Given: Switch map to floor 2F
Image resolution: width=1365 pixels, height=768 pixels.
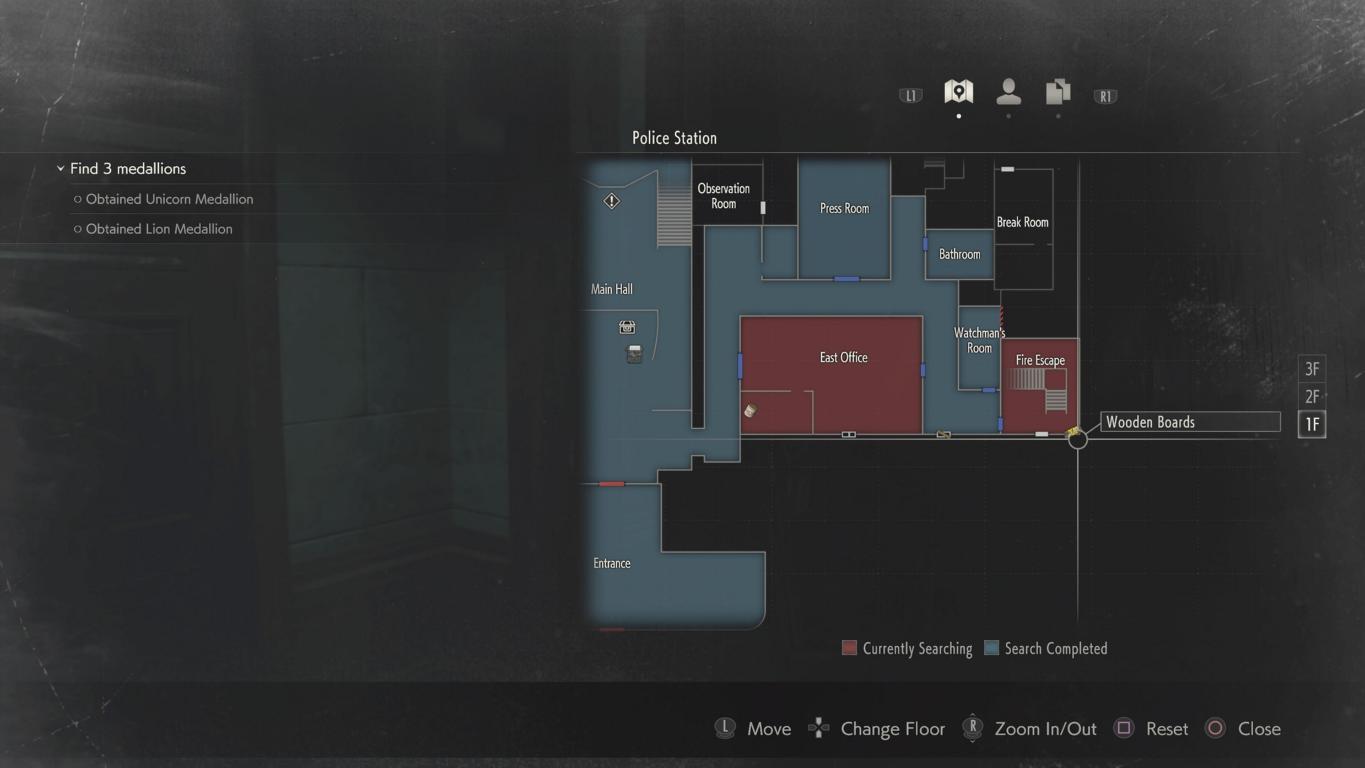Looking at the screenshot, I should pos(1312,397).
